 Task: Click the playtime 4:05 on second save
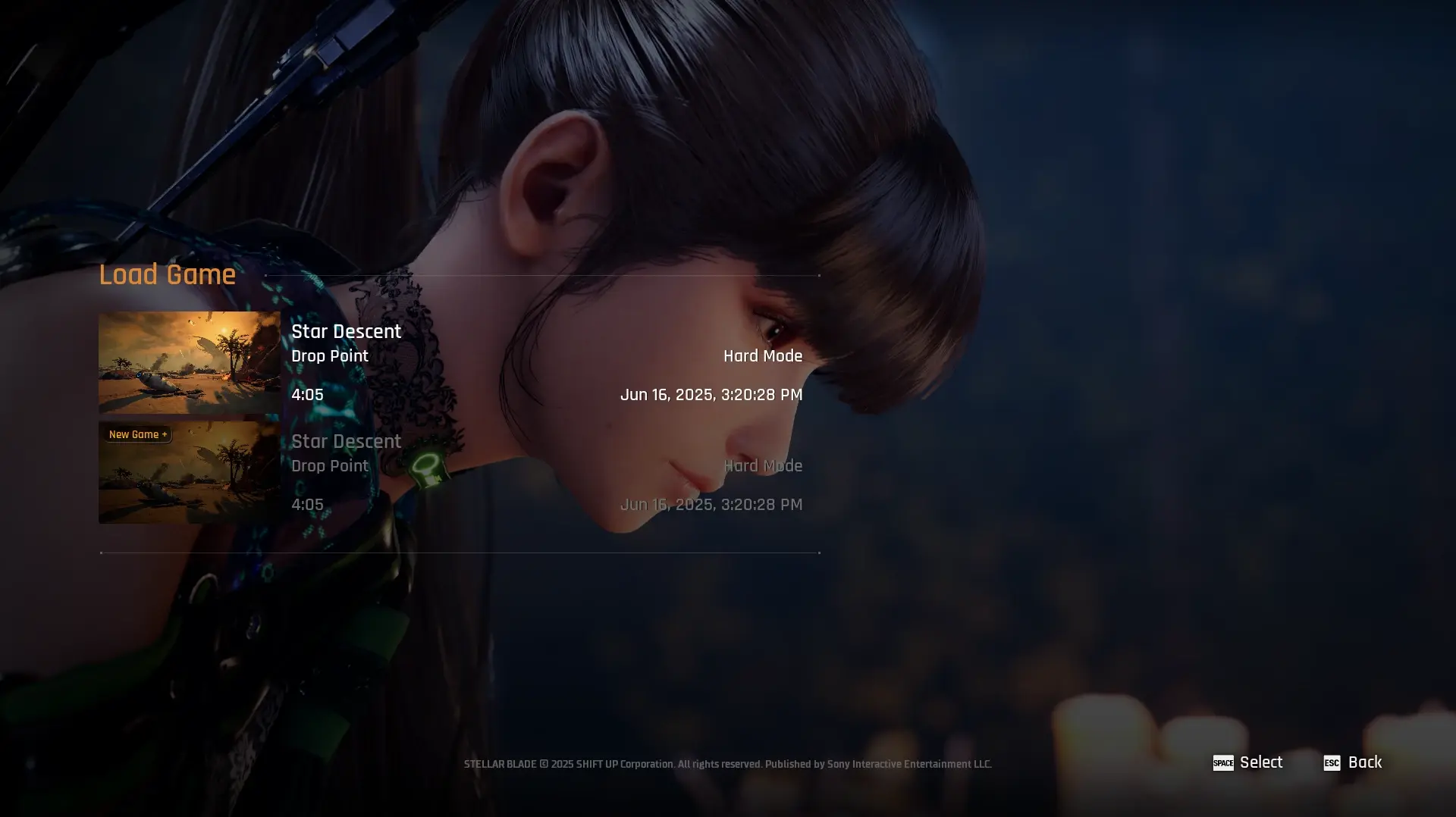307,504
